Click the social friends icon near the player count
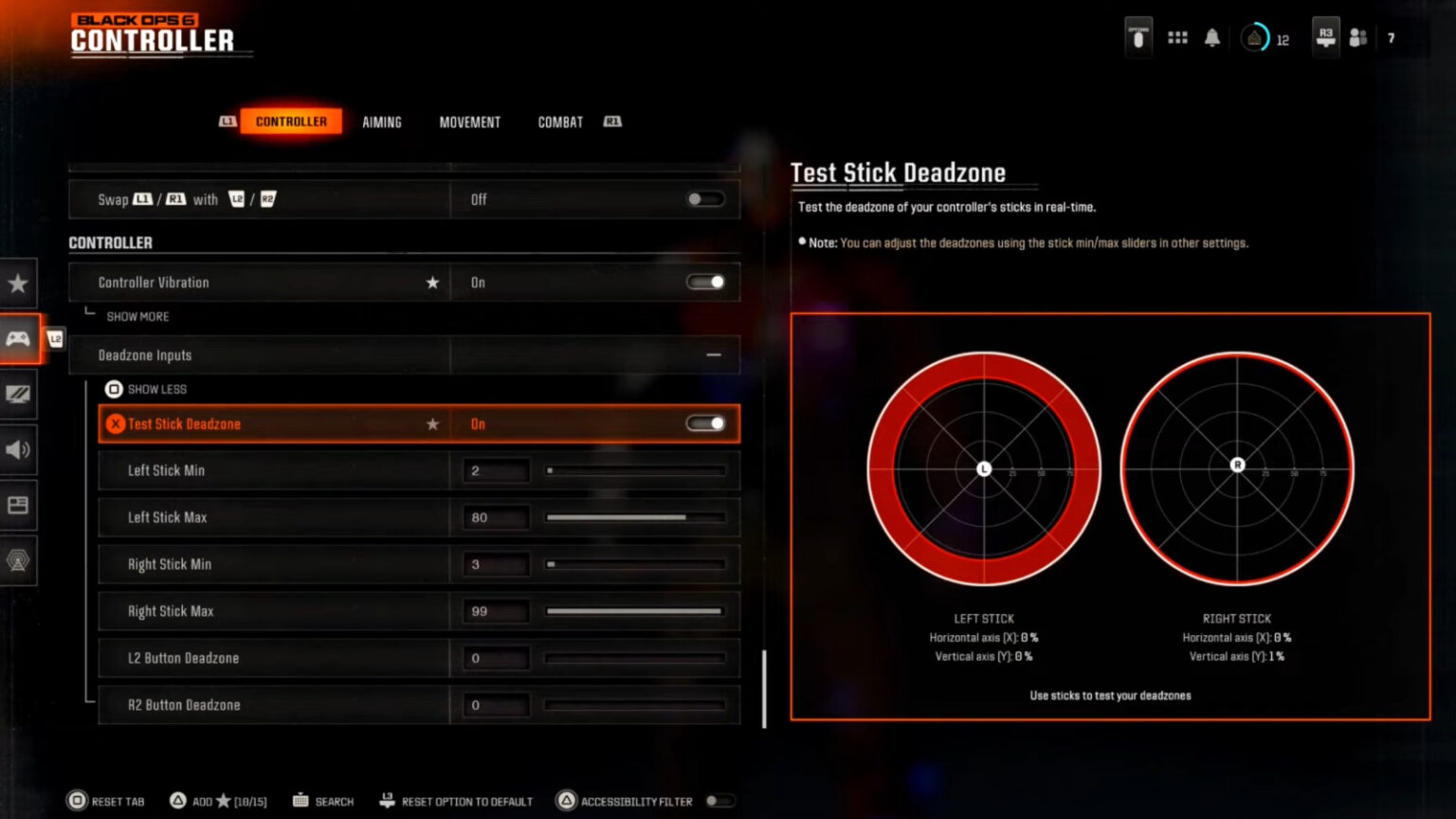1456x819 pixels. coord(1359,37)
